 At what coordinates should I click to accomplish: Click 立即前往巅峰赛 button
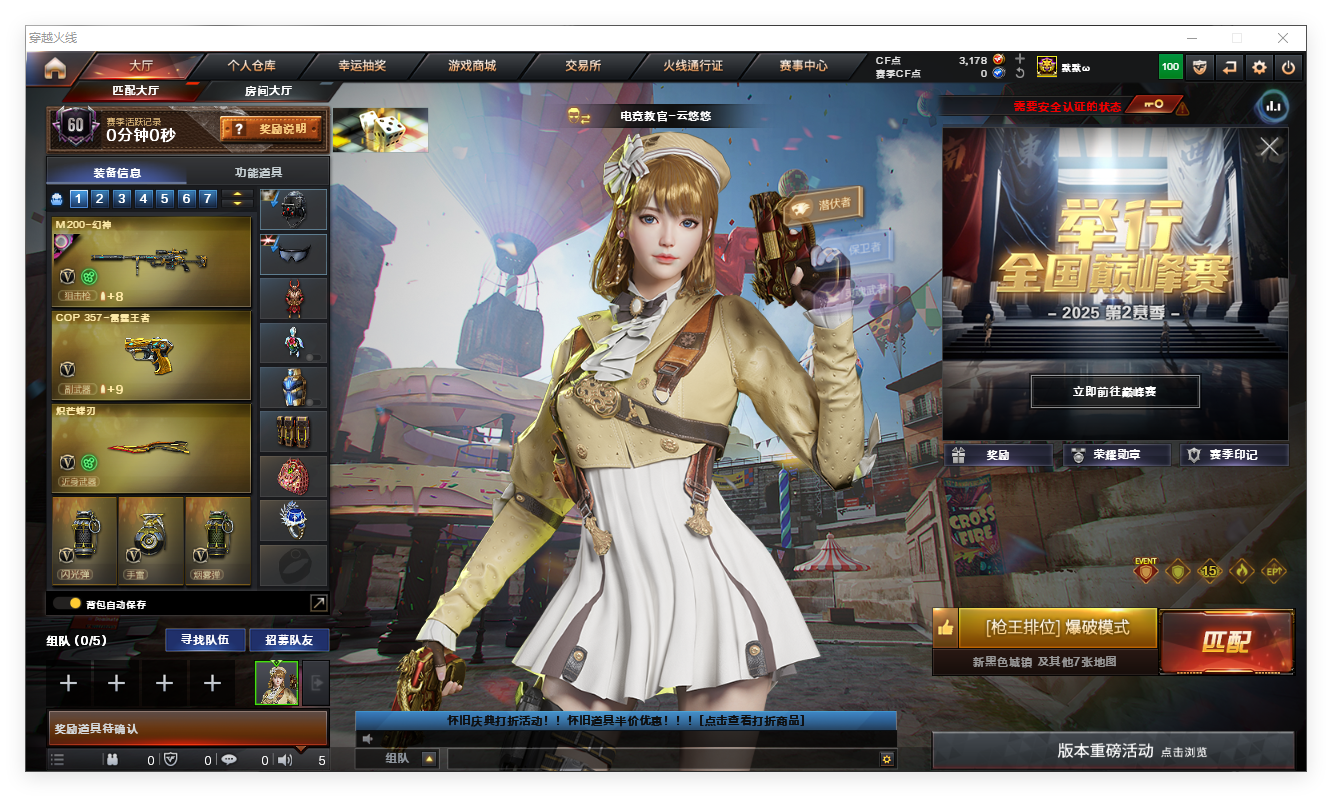coord(1115,392)
